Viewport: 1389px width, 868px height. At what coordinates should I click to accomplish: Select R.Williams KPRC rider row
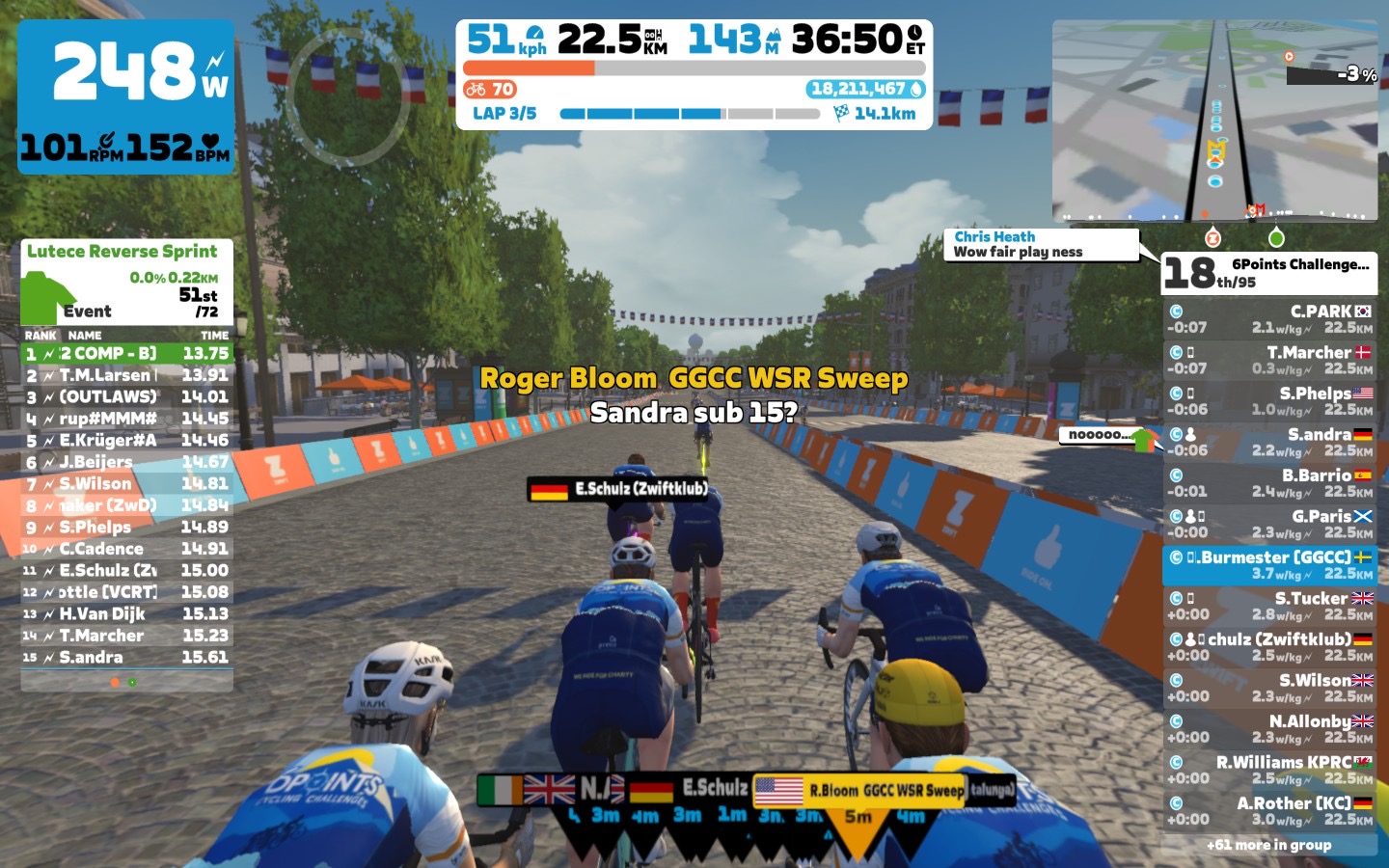click(x=1269, y=770)
